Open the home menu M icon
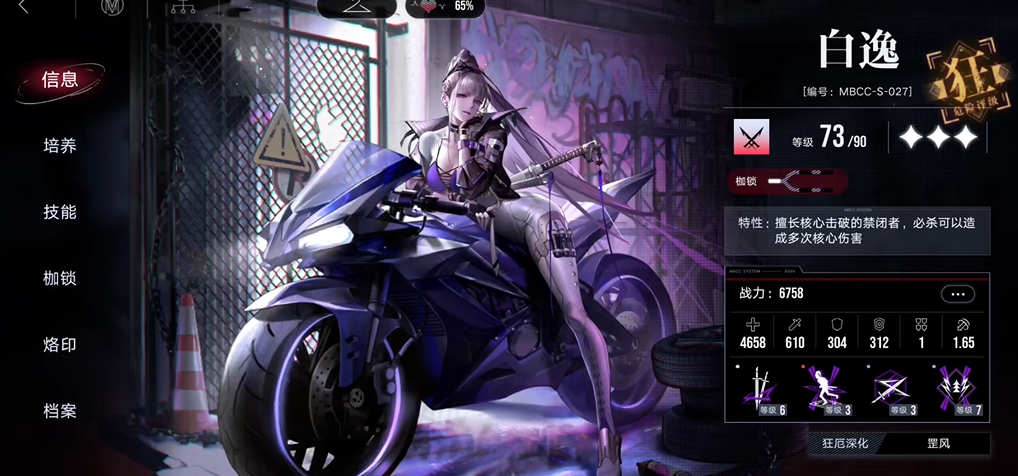Image resolution: width=1018 pixels, height=476 pixels. point(110,9)
